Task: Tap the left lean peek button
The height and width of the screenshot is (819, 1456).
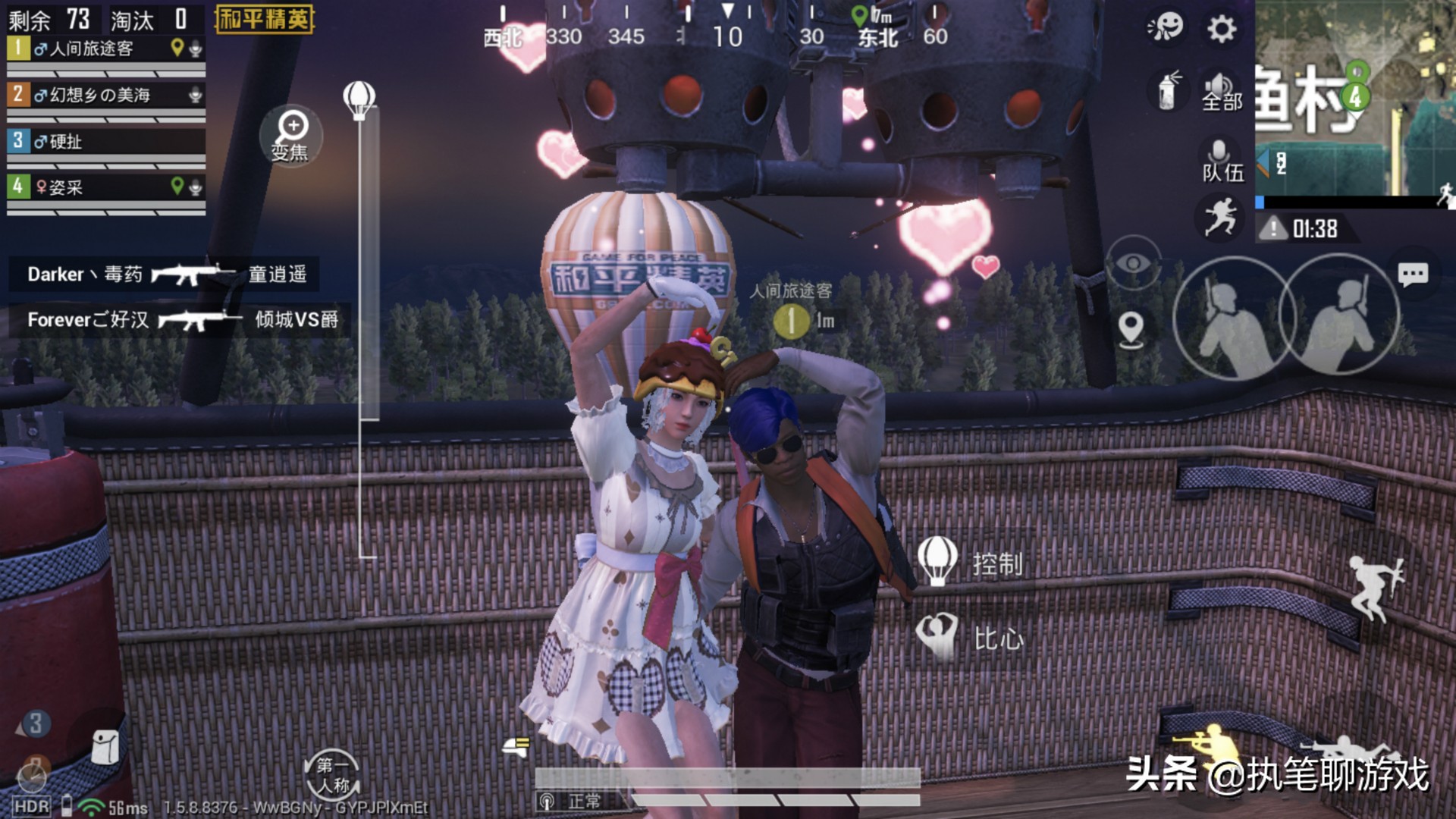Action: [1230, 318]
